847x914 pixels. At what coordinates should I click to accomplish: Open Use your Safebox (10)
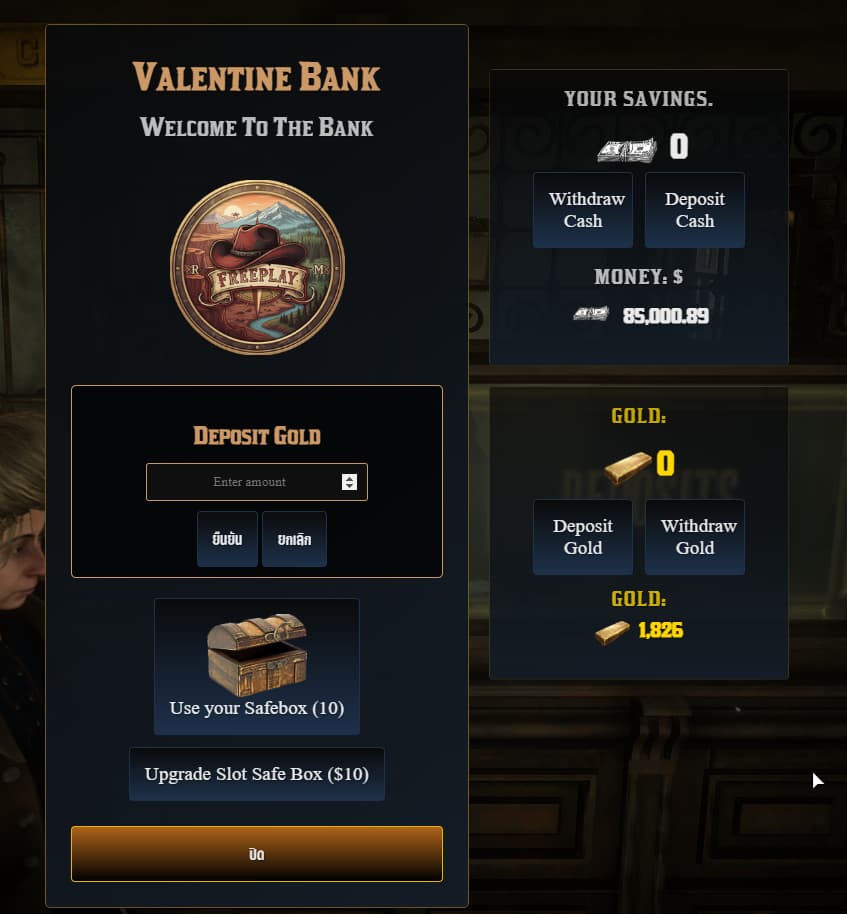pos(257,666)
